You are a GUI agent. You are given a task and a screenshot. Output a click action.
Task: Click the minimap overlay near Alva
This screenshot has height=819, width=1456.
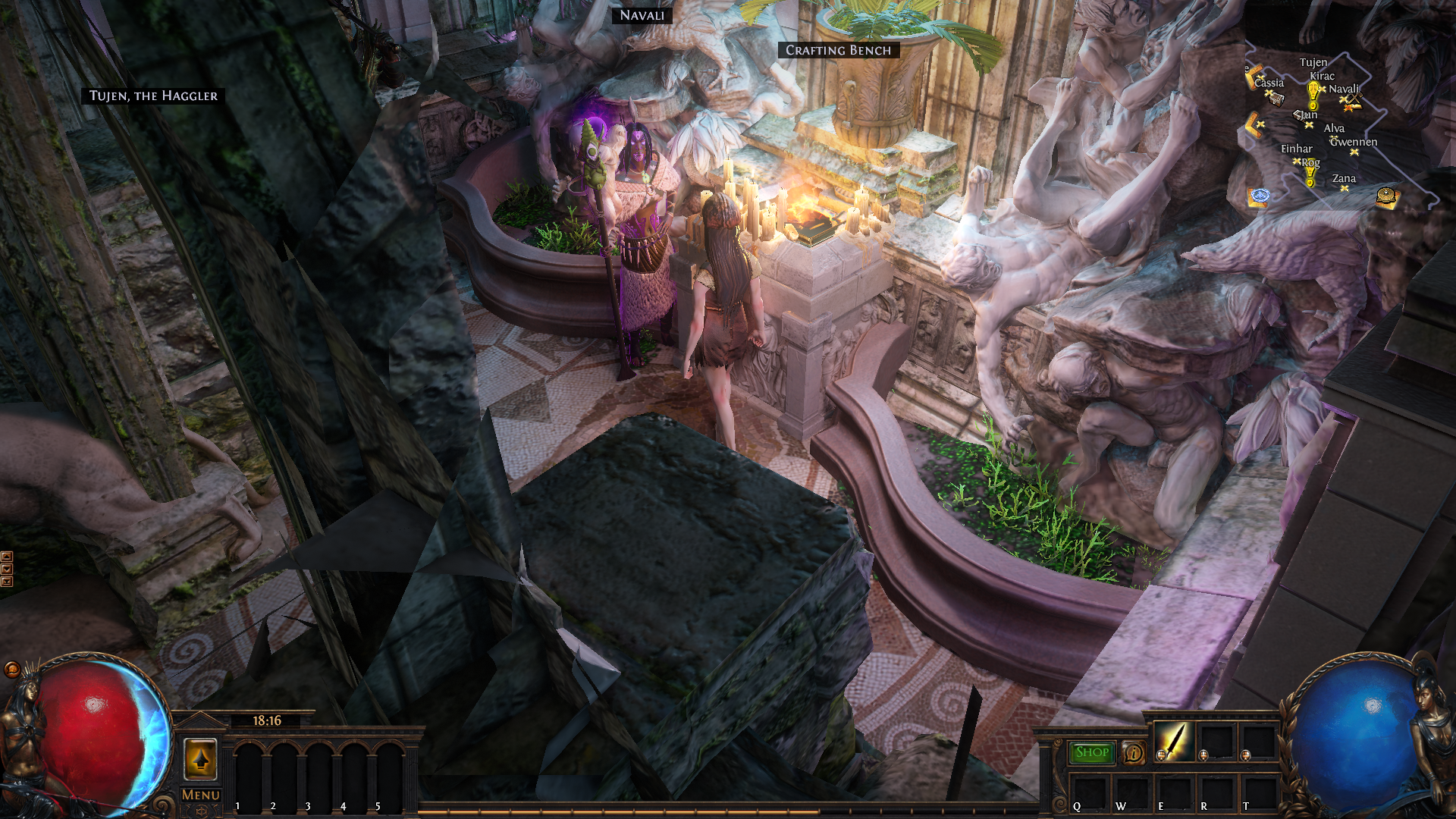[x=1334, y=128]
